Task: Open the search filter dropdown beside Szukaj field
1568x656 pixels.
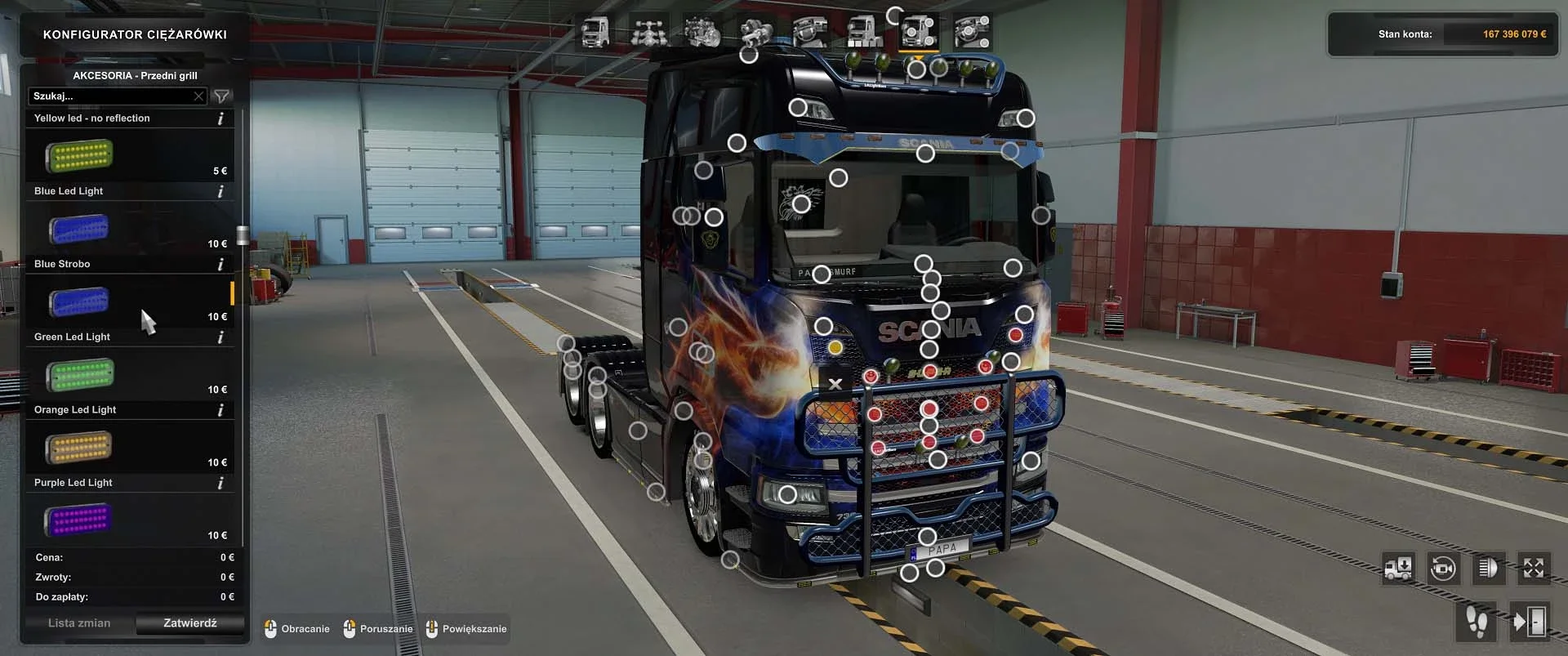Action: tap(221, 96)
